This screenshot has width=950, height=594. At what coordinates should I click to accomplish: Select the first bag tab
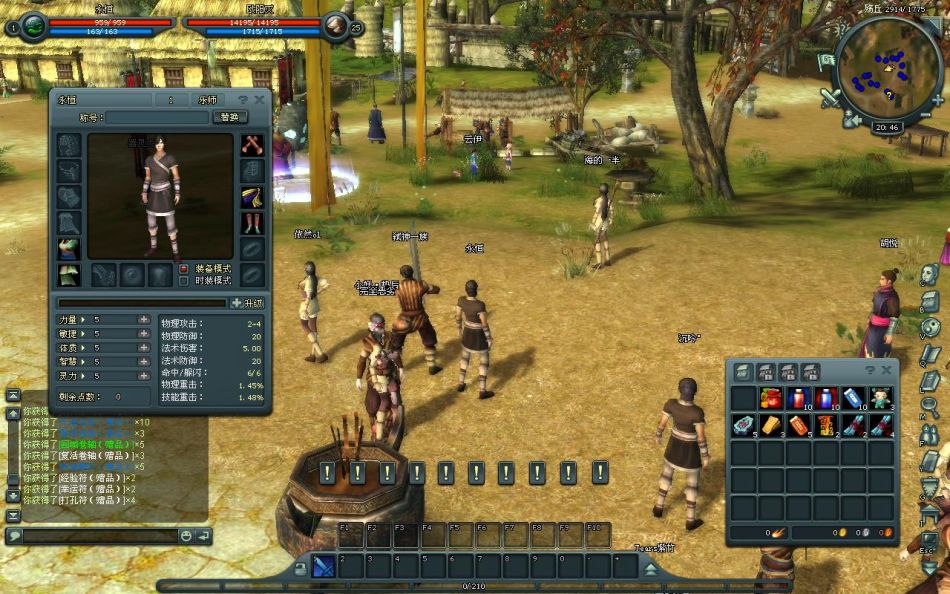(744, 372)
